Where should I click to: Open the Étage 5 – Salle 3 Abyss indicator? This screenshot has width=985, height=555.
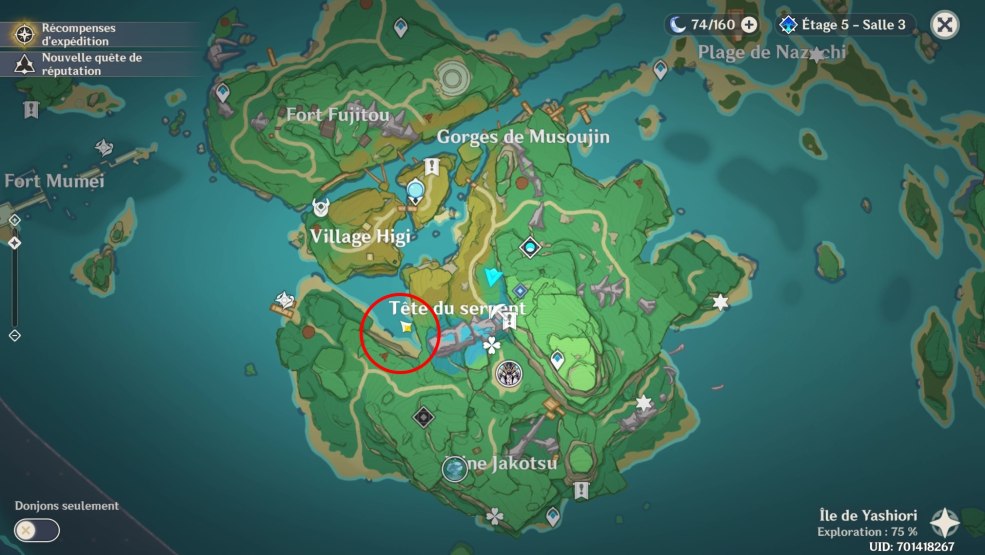[x=845, y=25]
